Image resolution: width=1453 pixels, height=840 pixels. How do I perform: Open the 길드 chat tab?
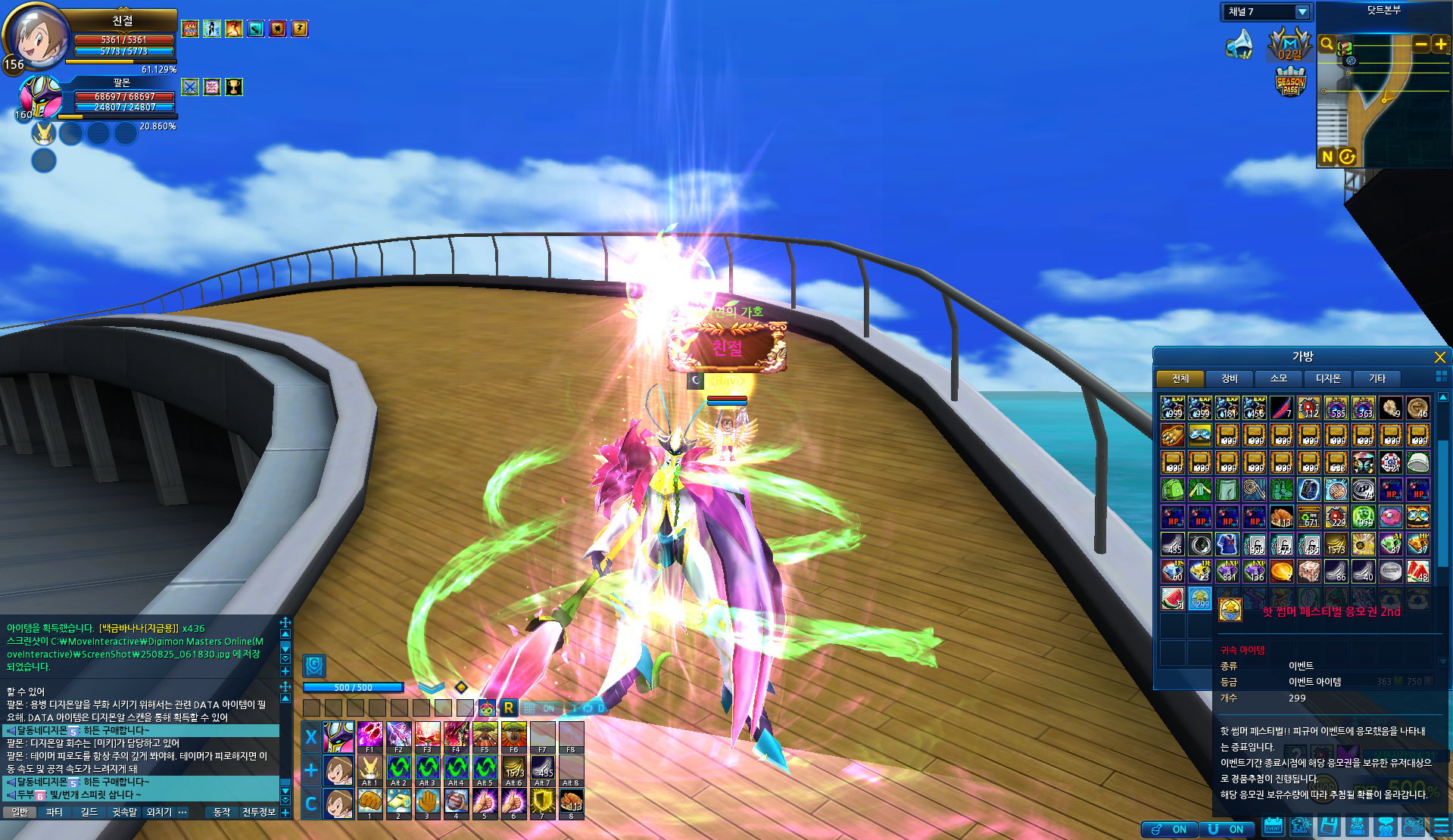click(x=89, y=812)
